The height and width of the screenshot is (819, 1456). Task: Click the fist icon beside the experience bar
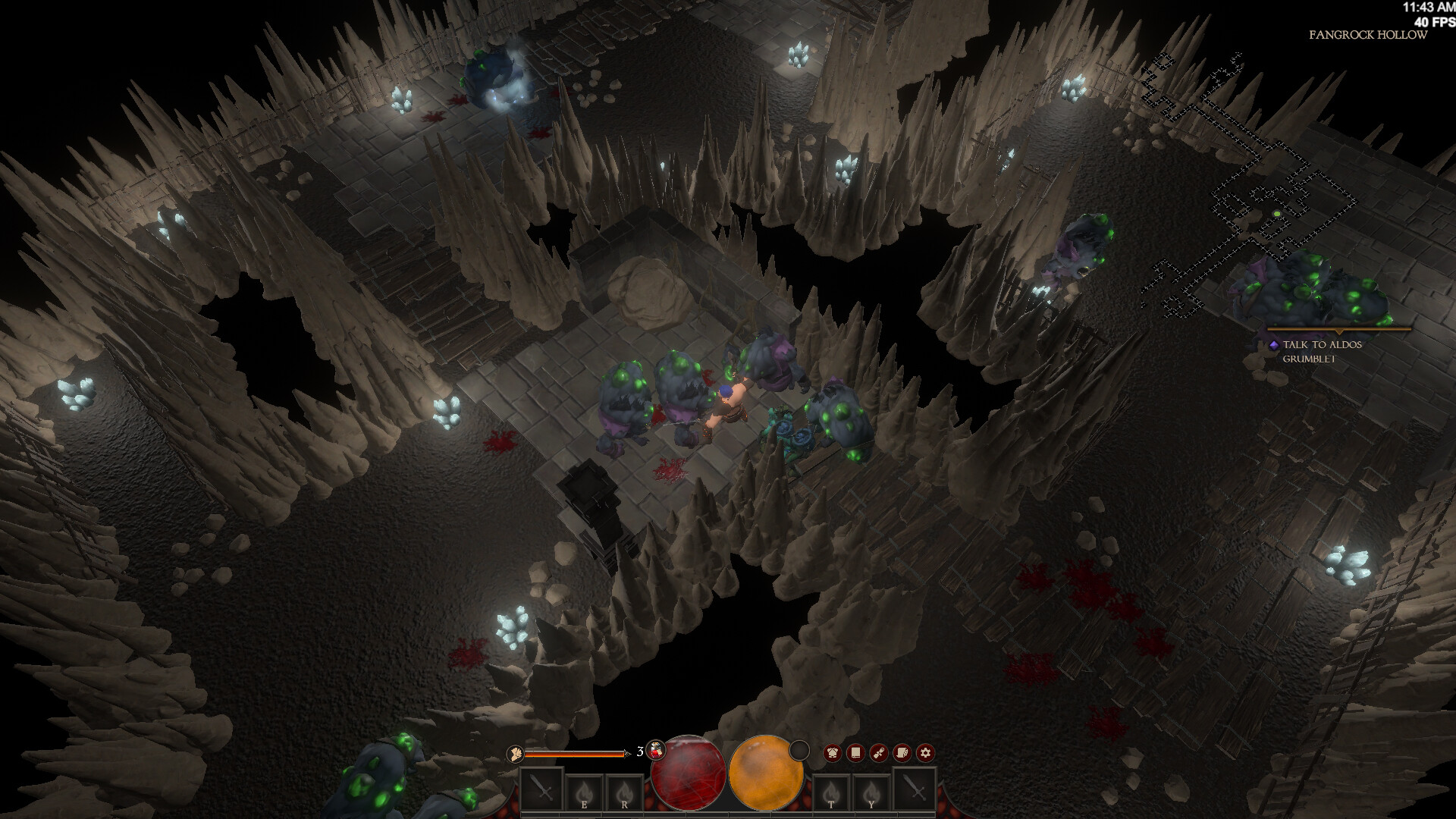(x=516, y=753)
